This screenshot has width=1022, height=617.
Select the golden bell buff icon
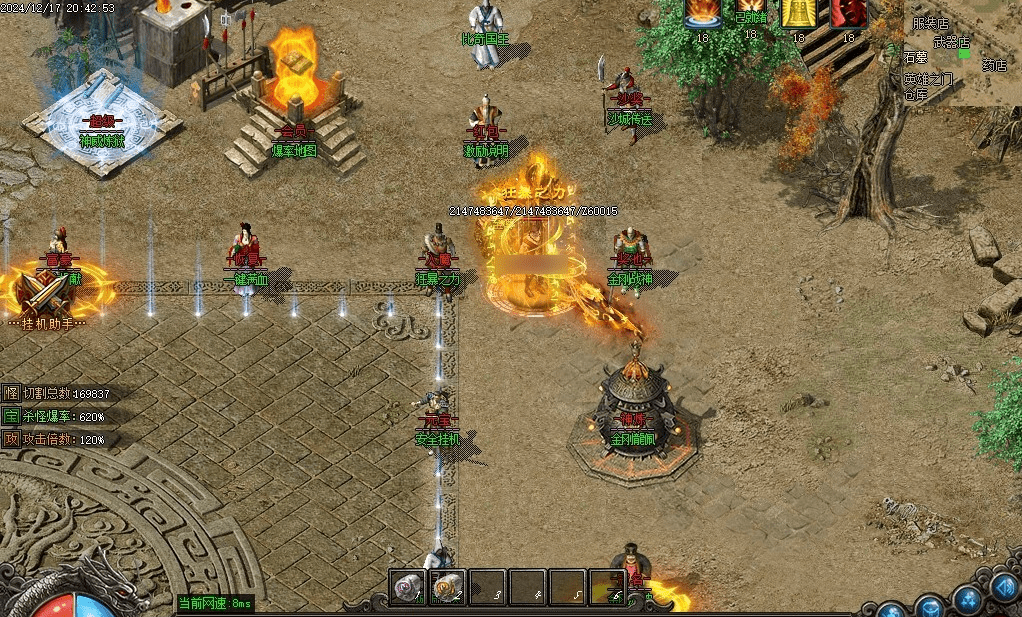point(798,13)
